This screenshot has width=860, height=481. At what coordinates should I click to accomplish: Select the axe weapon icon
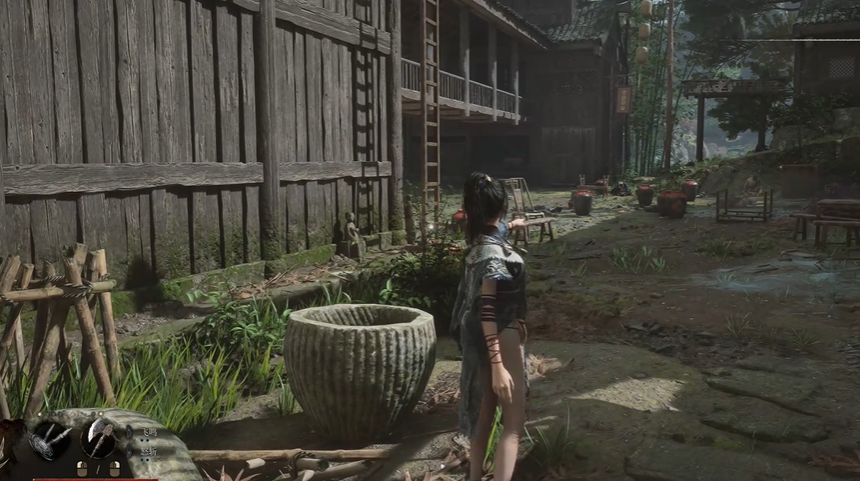click(x=98, y=437)
